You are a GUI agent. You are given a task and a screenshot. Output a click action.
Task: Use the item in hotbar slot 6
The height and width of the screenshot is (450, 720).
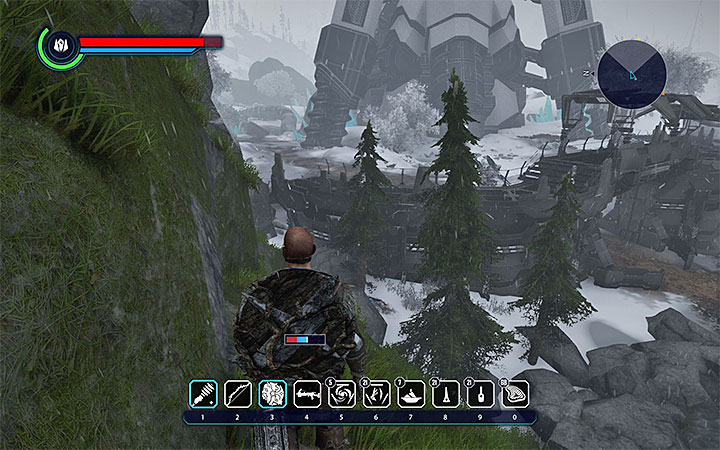(377, 394)
